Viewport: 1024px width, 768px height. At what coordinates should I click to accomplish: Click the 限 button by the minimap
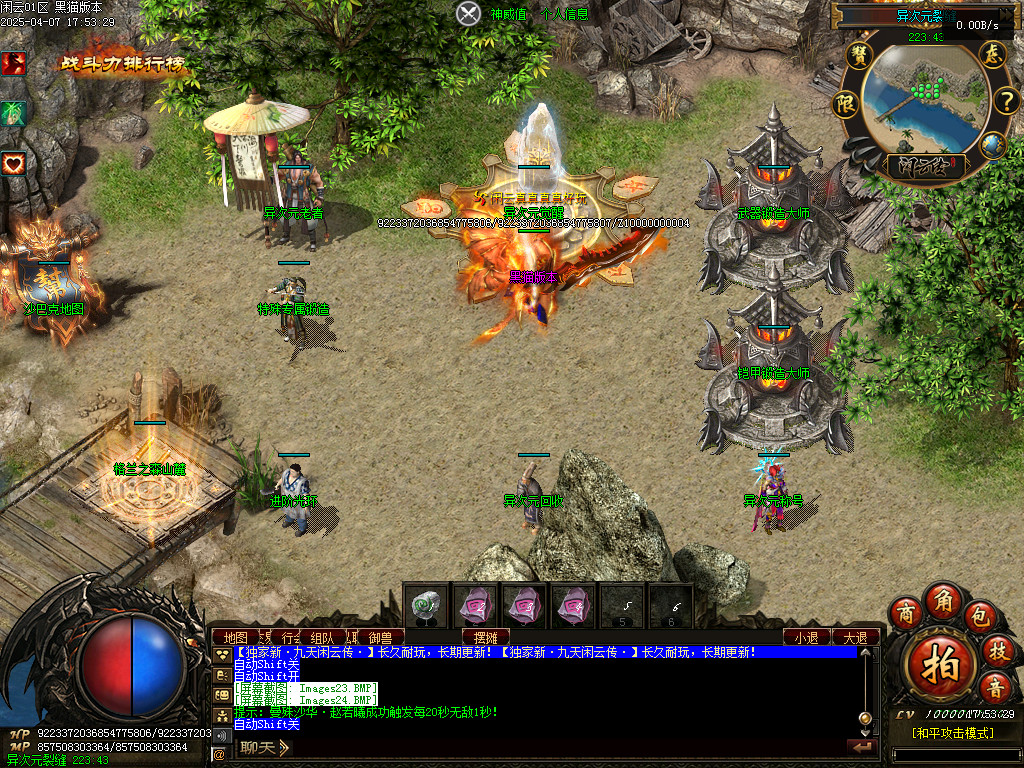846,102
